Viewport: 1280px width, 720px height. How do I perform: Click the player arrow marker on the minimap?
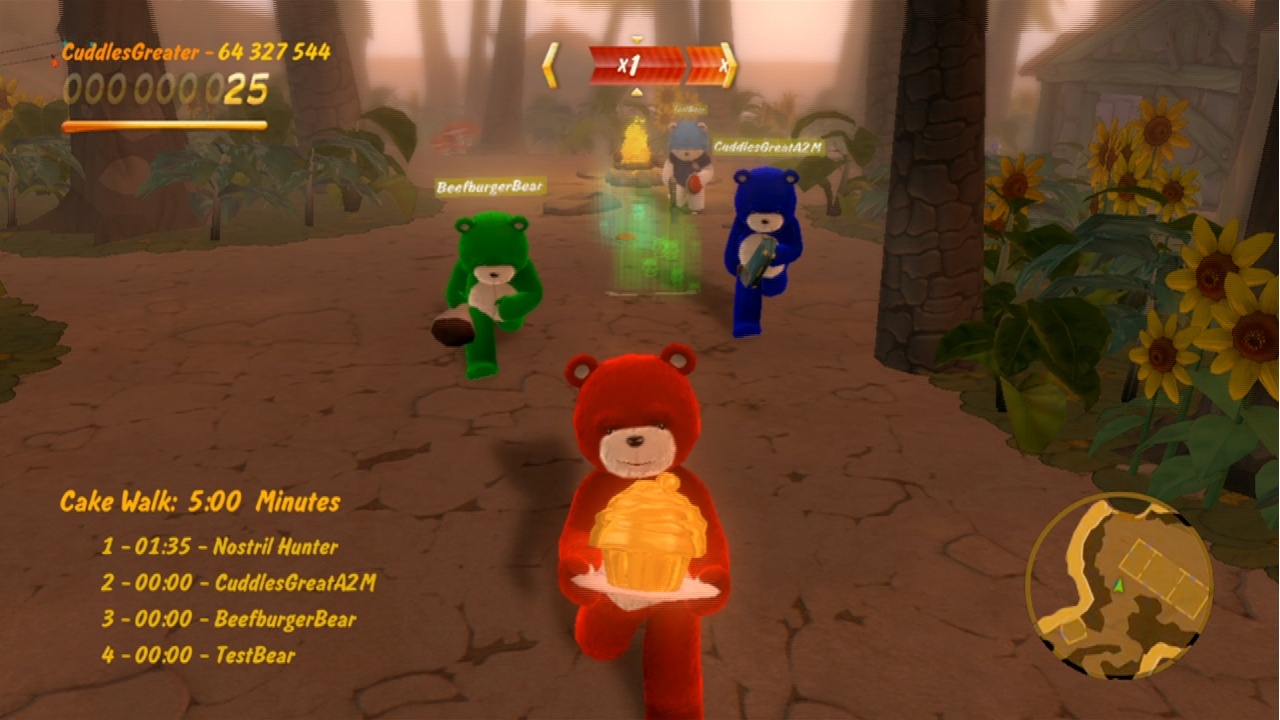[1119, 586]
